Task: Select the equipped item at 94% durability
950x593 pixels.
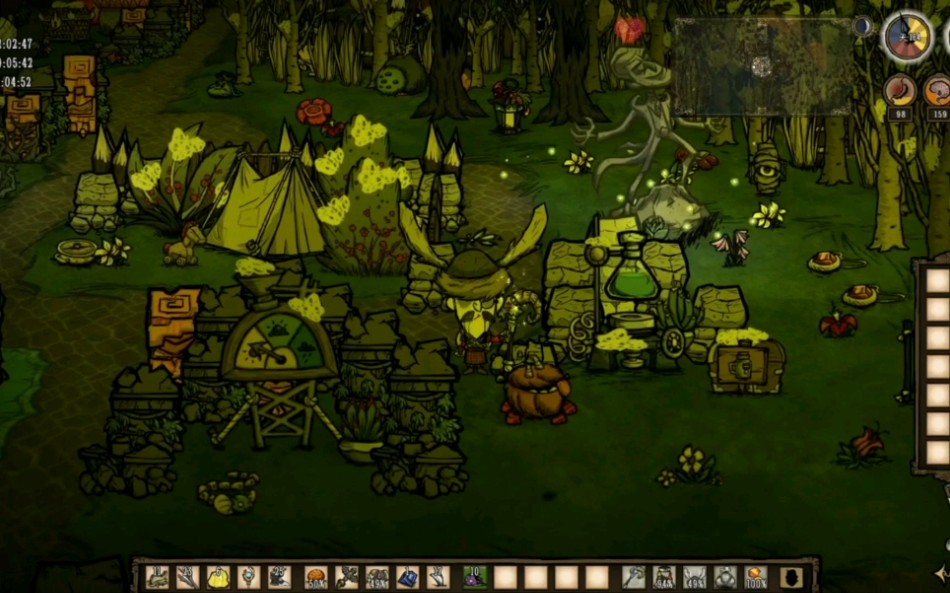Action: click(x=664, y=577)
